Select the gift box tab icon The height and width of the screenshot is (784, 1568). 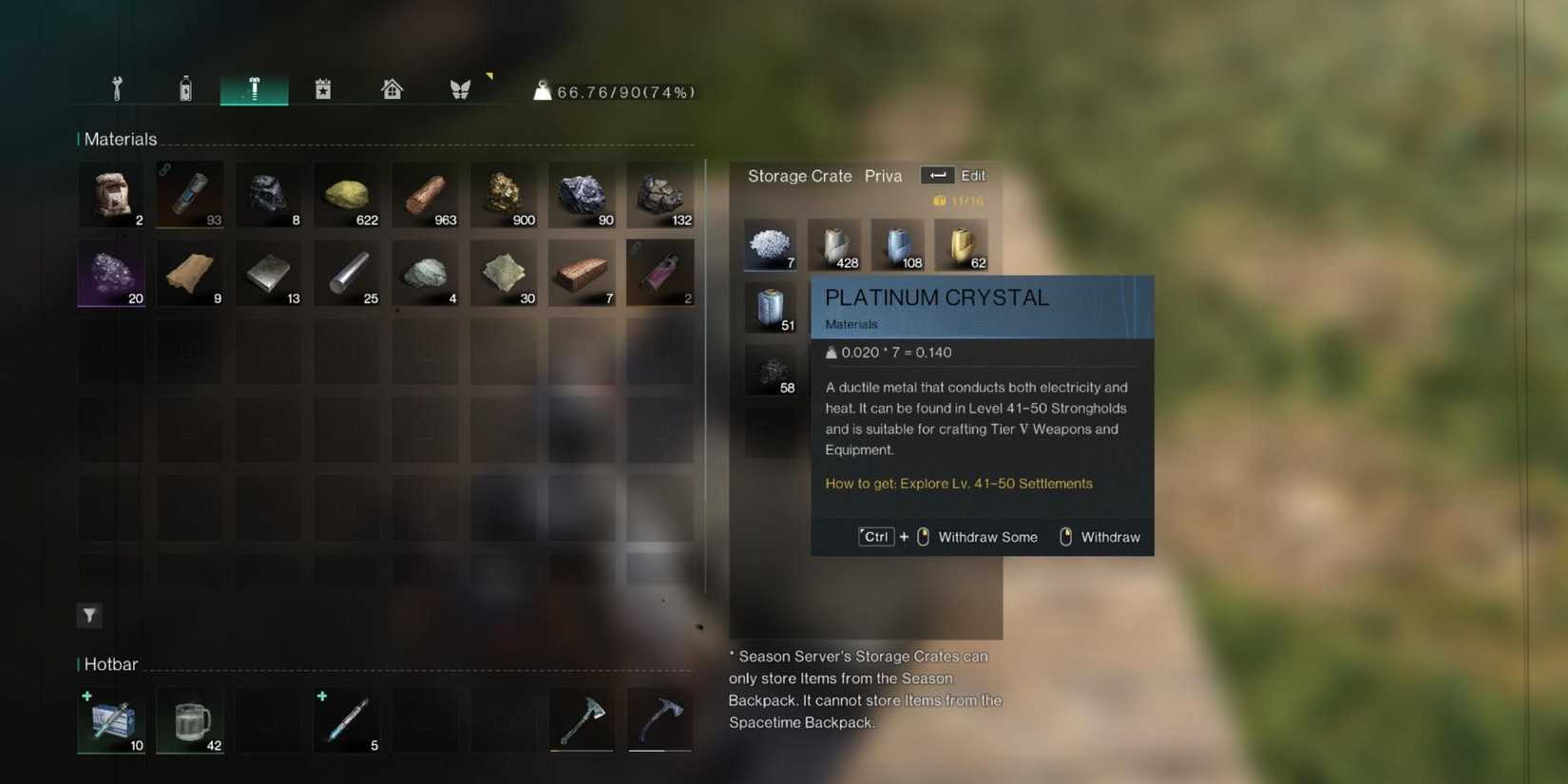click(x=323, y=87)
